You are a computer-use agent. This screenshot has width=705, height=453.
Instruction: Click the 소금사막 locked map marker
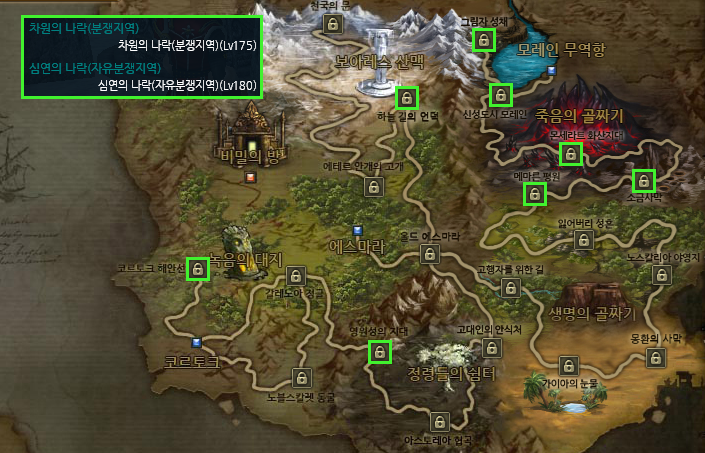coord(644,181)
